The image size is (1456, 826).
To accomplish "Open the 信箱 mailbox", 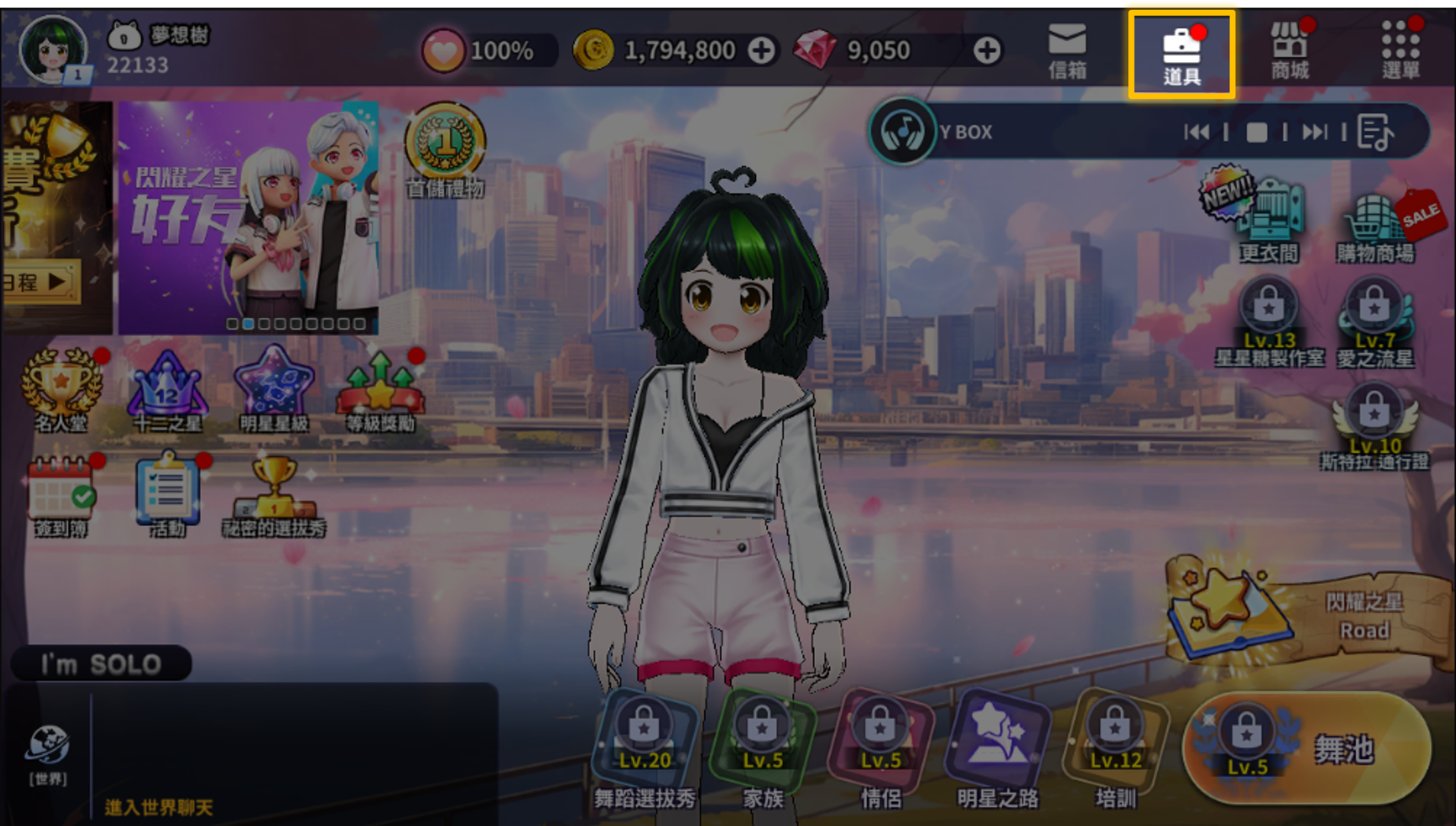I will (x=1067, y=52).
